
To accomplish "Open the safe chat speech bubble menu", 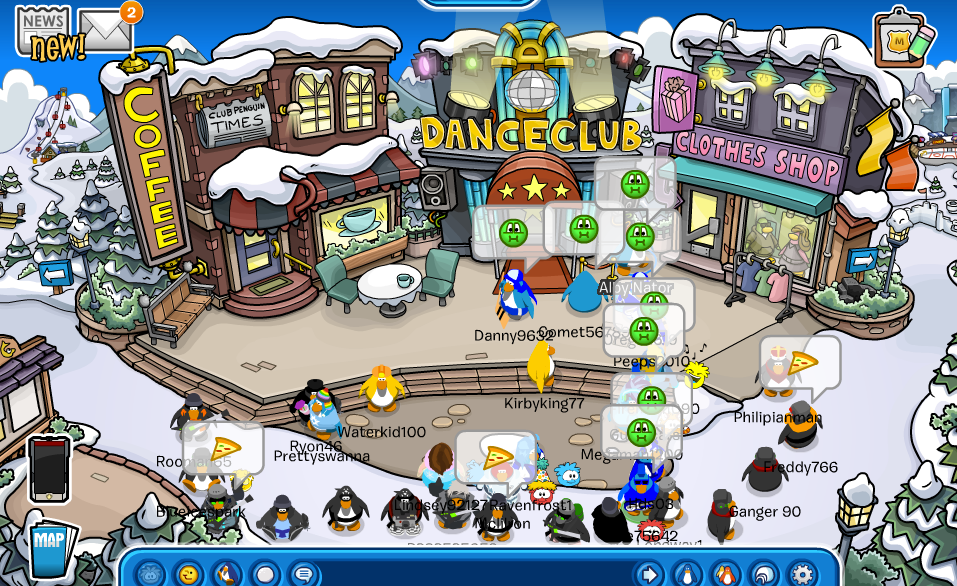I will (304, 574).
